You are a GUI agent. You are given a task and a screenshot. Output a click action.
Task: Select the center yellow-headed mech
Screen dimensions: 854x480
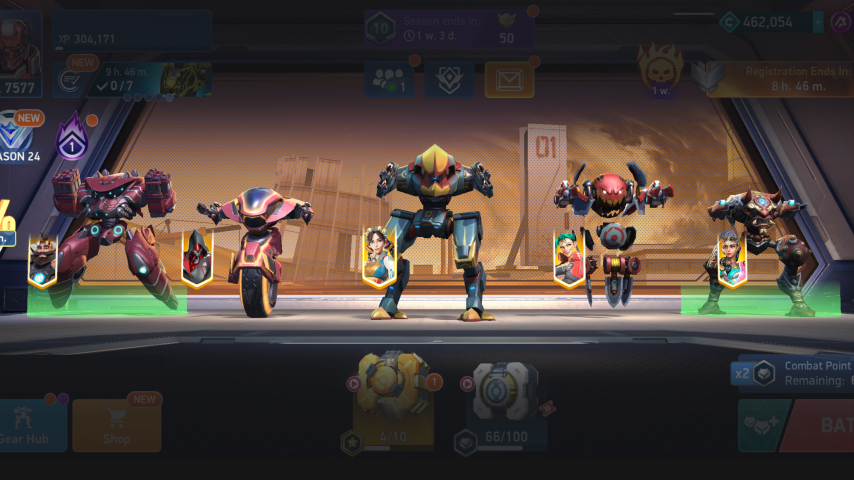(432, 225)
